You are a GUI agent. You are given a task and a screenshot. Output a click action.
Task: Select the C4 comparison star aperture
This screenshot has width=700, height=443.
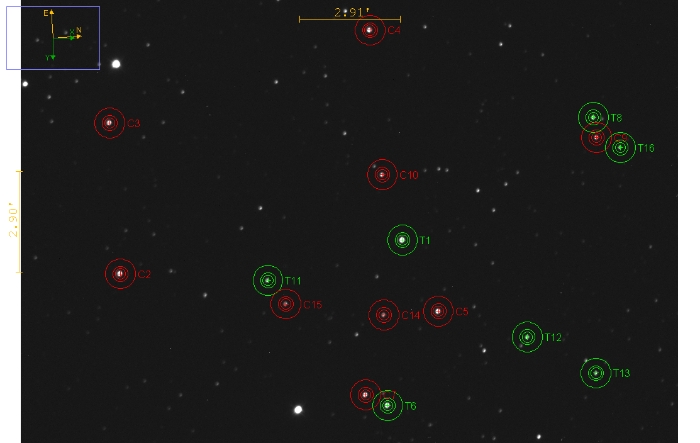coord(370,30)
